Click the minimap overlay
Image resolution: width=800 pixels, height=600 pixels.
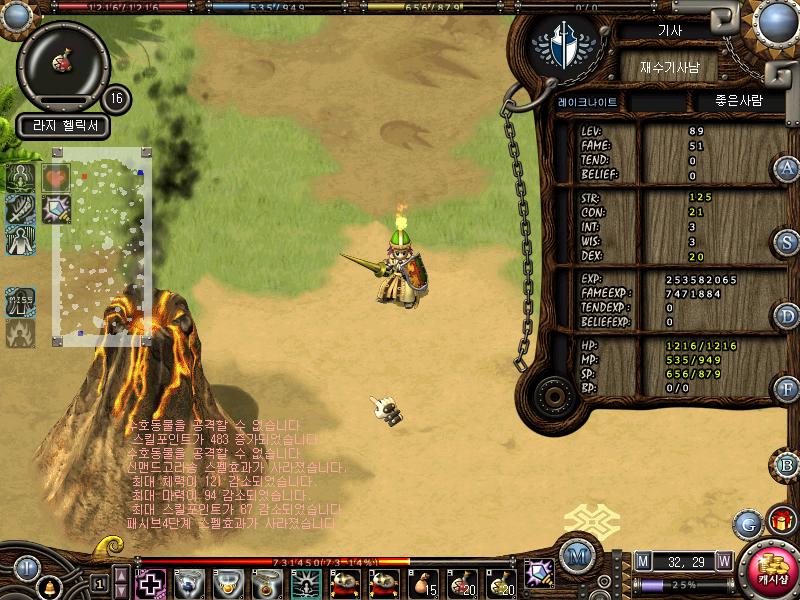[101, 245]
